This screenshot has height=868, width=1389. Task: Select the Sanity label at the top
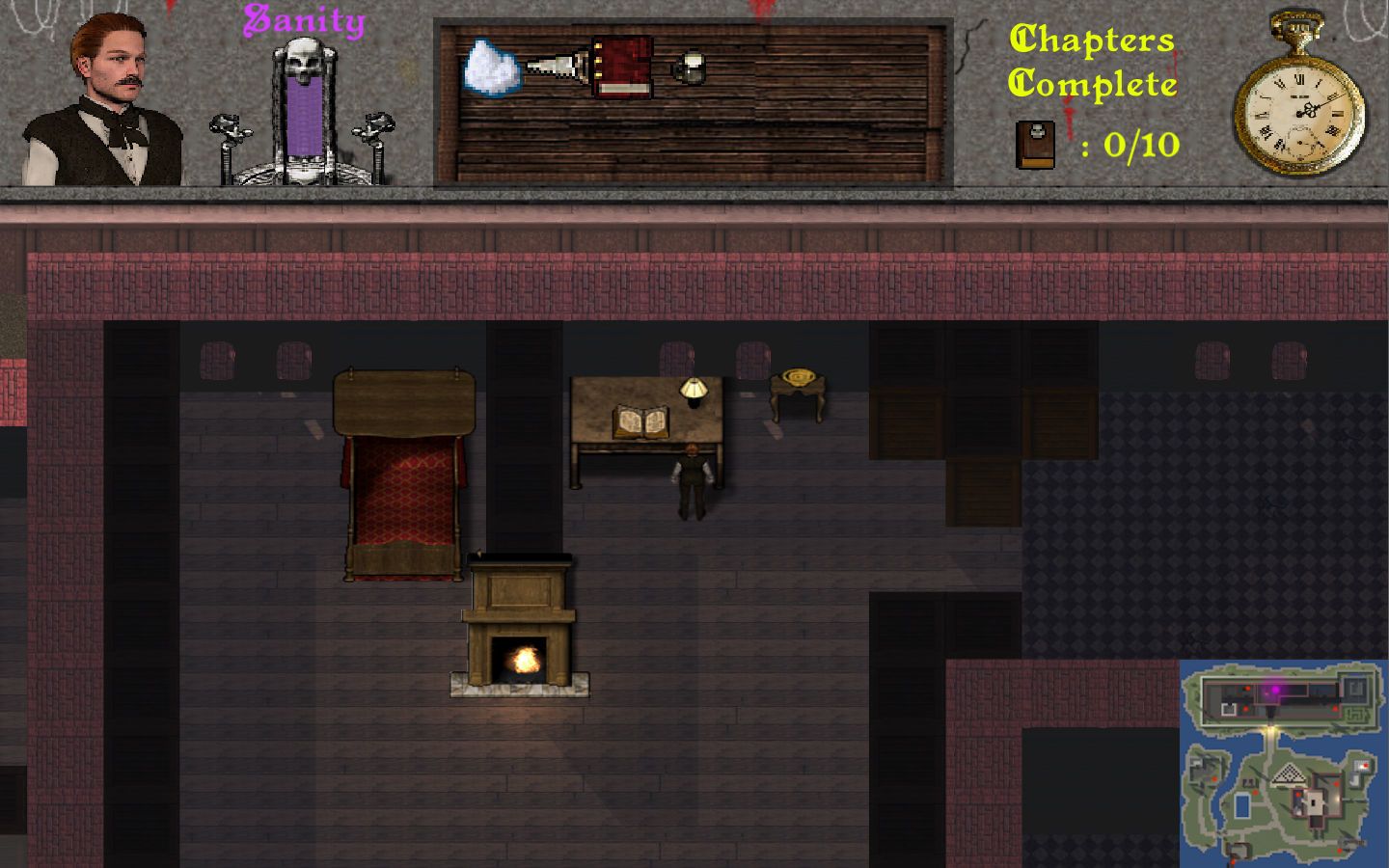coord(303,19)
